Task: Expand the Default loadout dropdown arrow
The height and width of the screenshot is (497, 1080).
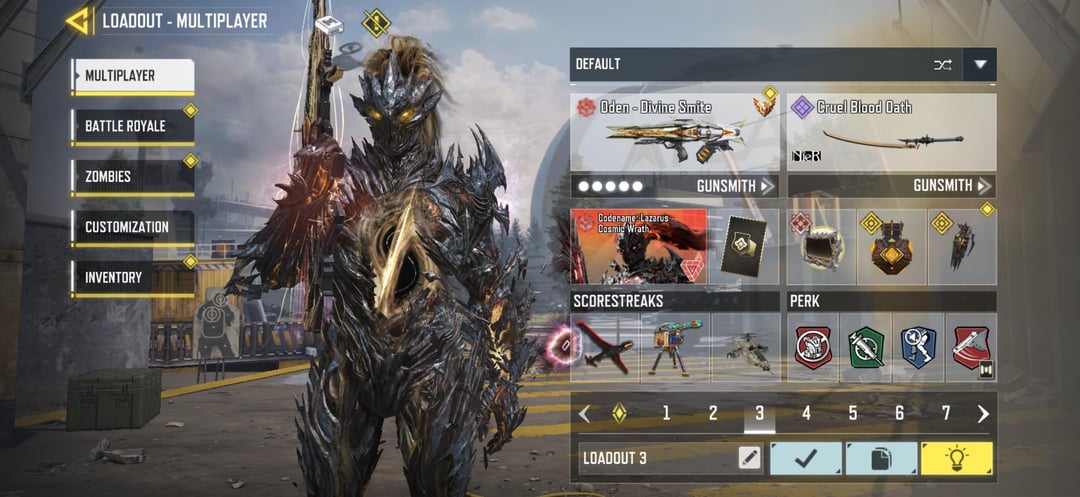Action: click(980, 65)
